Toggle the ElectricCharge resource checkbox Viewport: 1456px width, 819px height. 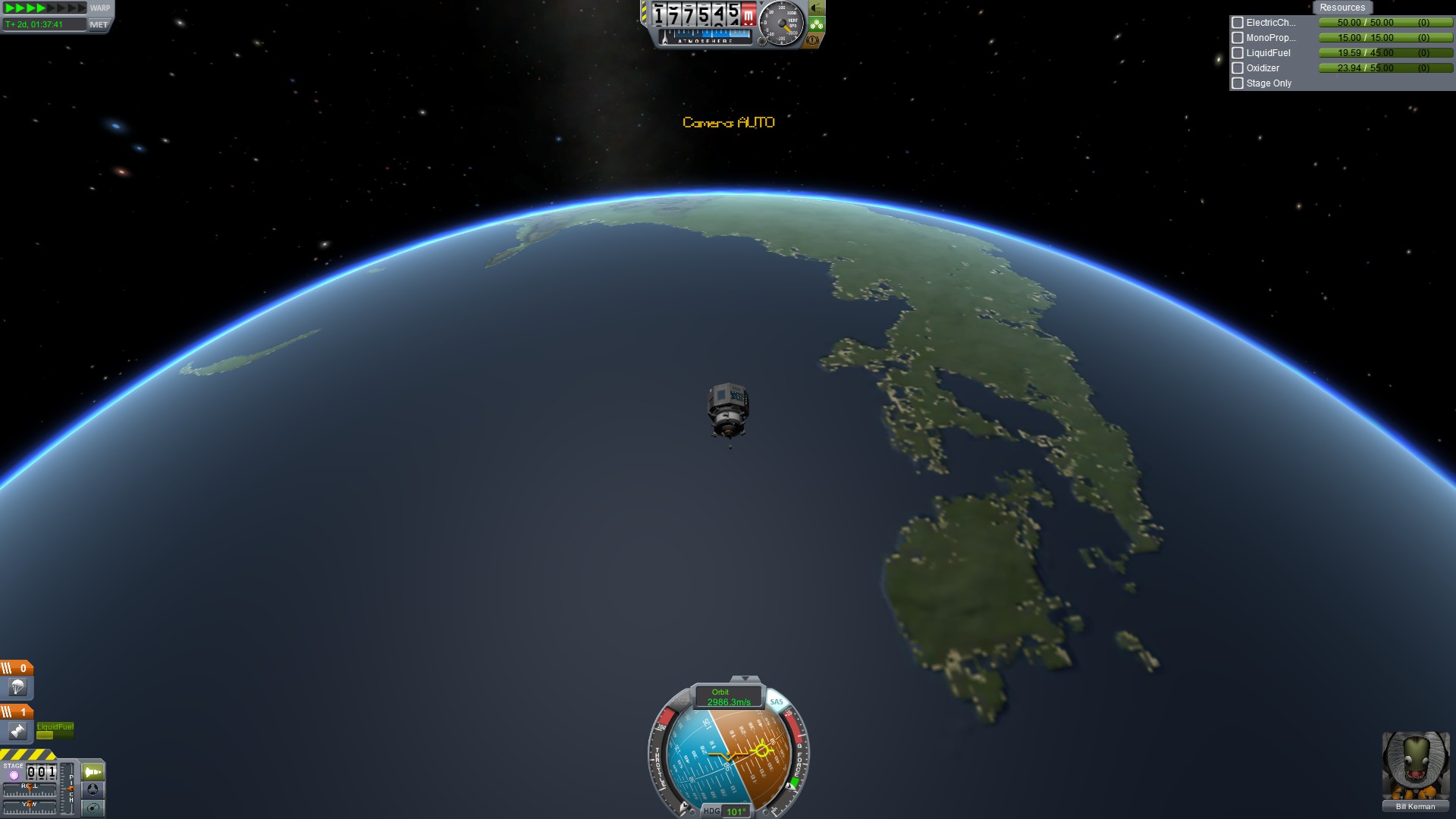pos(1238,23)
